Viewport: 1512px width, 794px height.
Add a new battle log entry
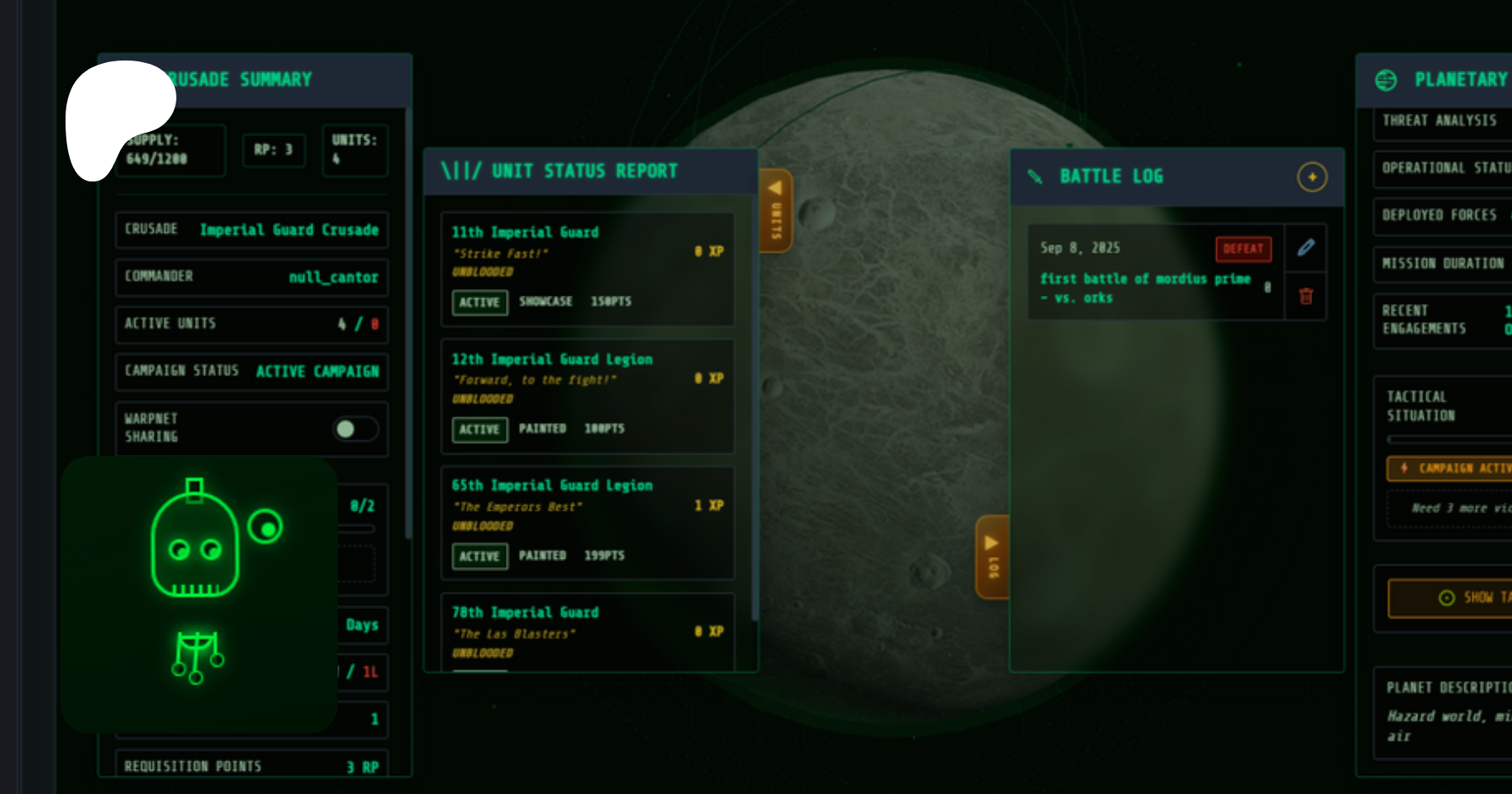pyautogui.click(x=1311, y=177)
